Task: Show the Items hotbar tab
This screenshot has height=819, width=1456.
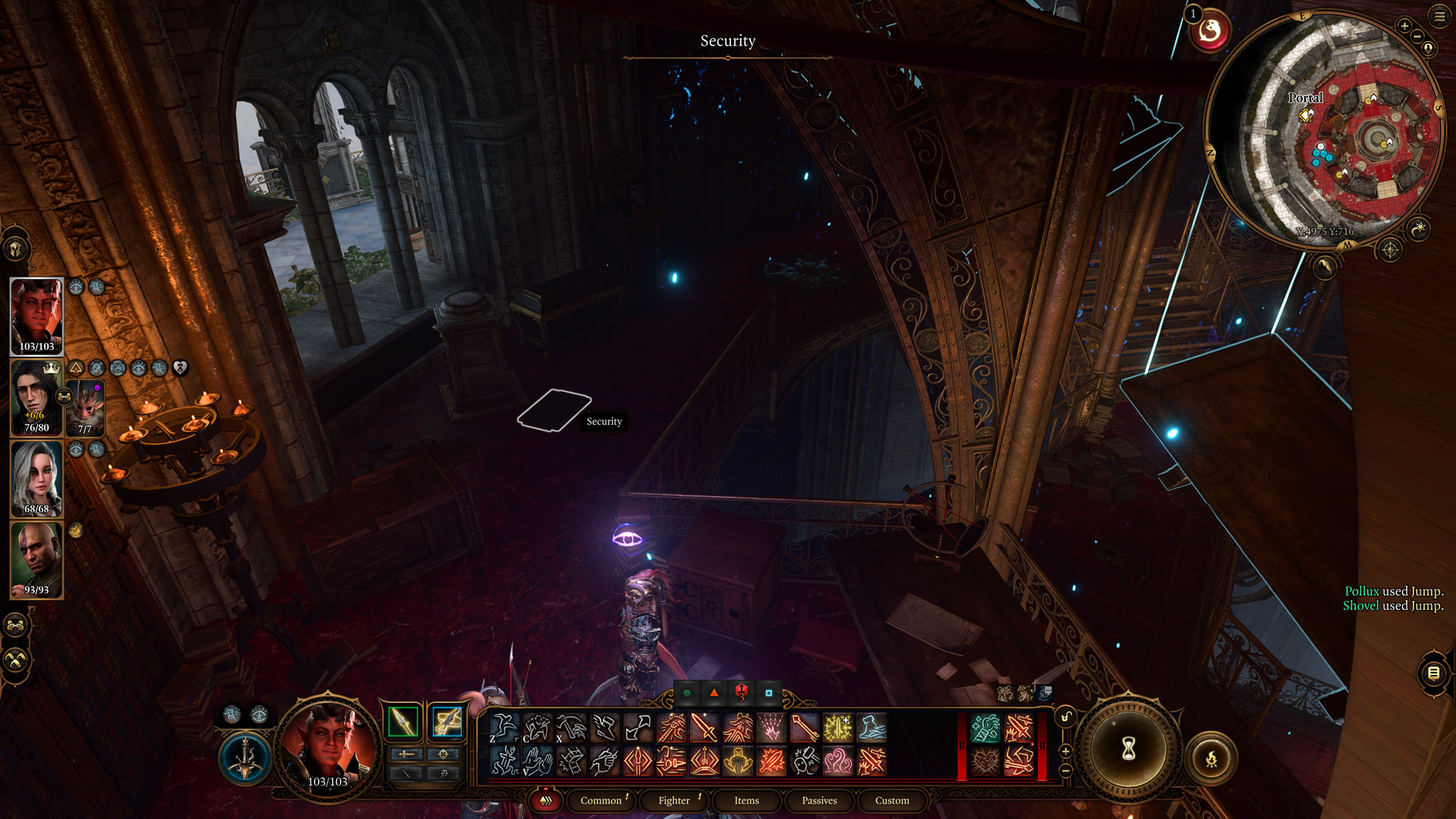Action: coord(746,801)
